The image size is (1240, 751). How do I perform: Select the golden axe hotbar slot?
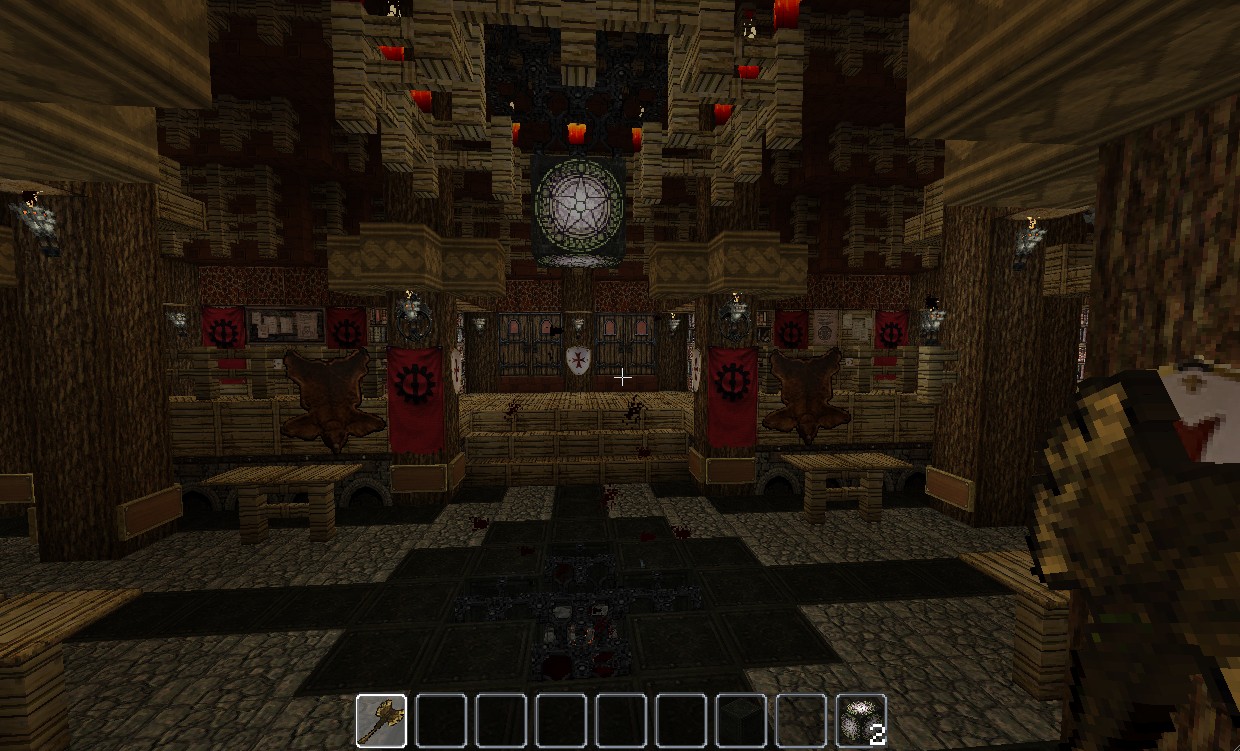click(381, 720)
